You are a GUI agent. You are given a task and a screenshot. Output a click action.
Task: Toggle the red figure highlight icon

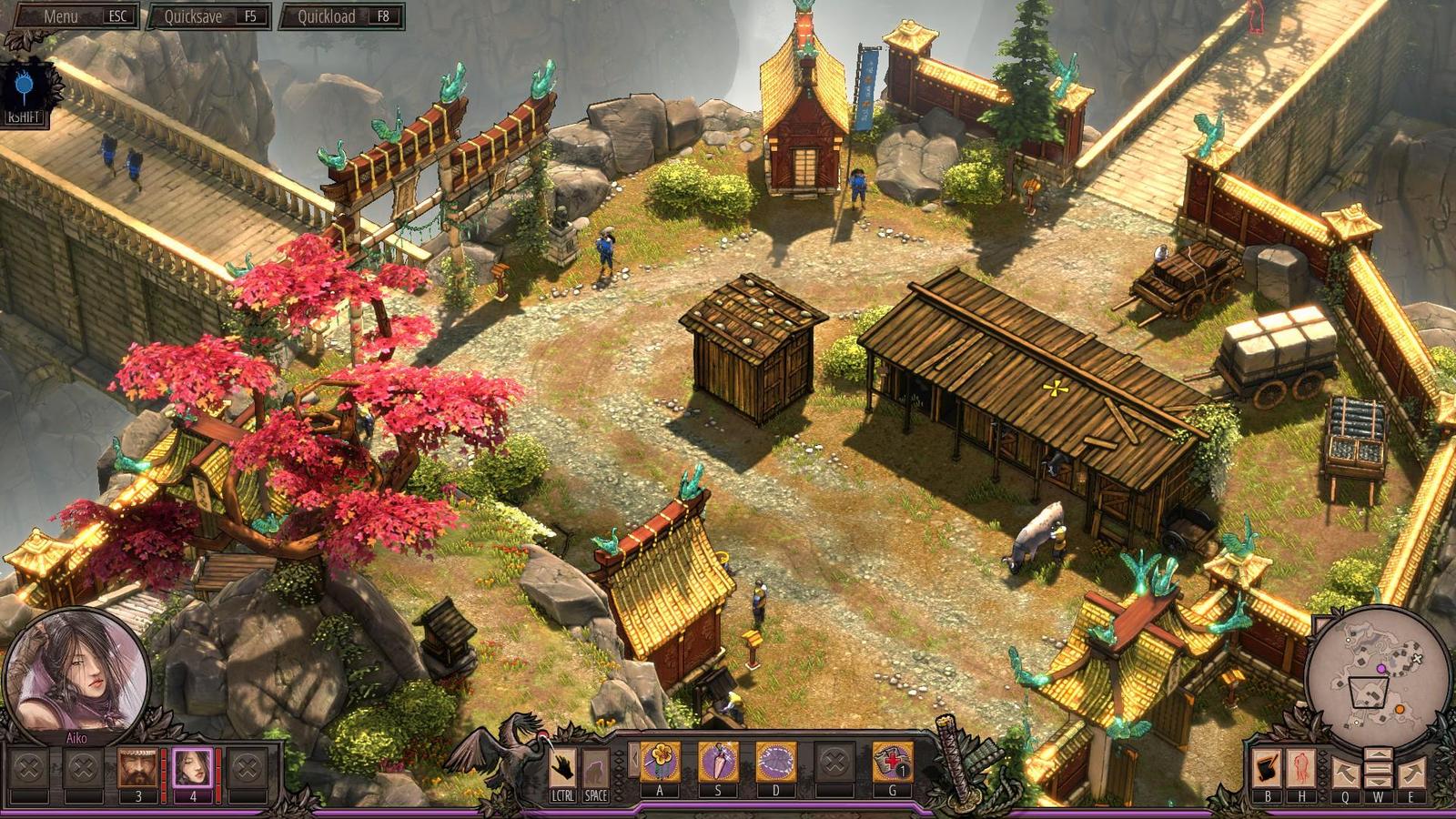point(1301,769)
